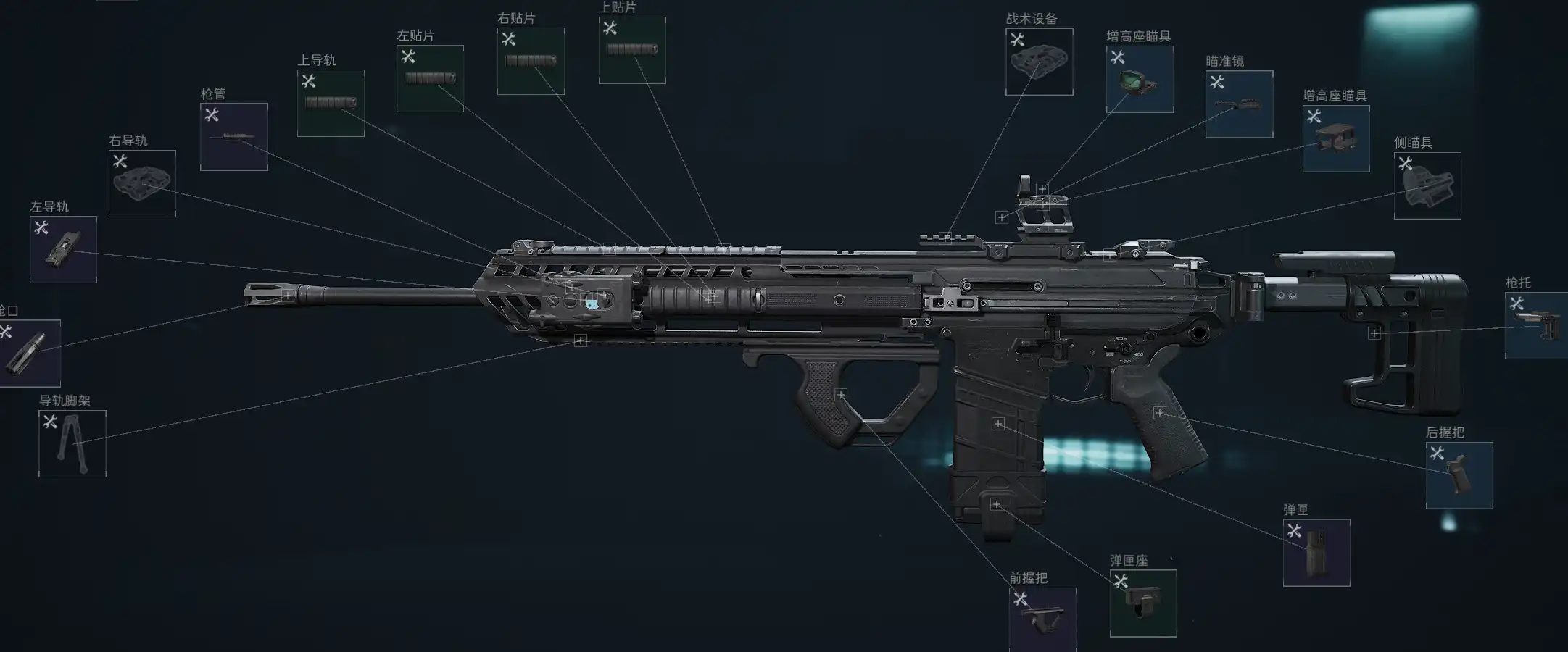The width and height of the screenshot is (1568, 652).
Task: Open the 侧瞄具 side sight slot
Action: (1427, 185)
